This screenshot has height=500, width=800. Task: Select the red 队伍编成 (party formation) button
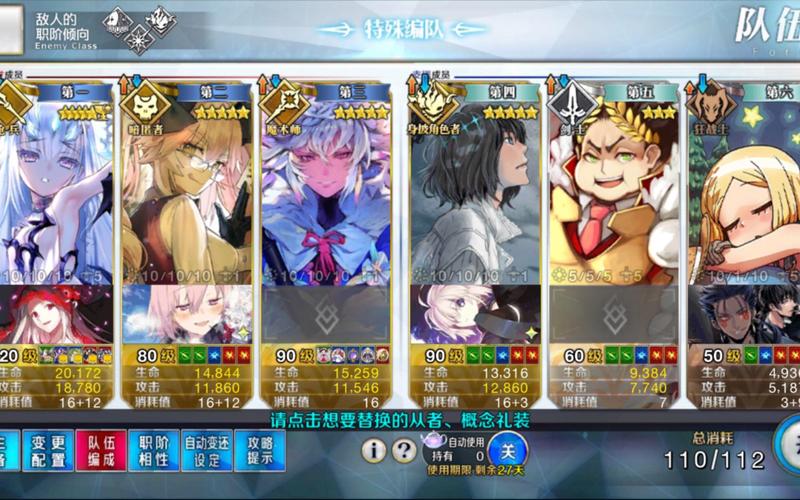pyautogui.click(x=101, y=451)
